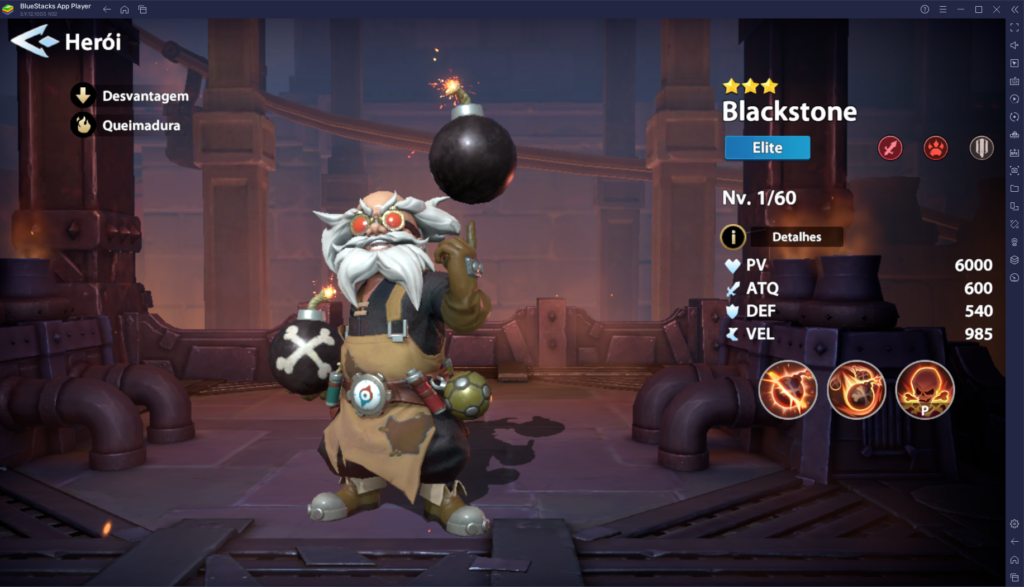View the first bomb explosion skill
The height and width of the screenshot is (587, 1024).
click(788, 389)
